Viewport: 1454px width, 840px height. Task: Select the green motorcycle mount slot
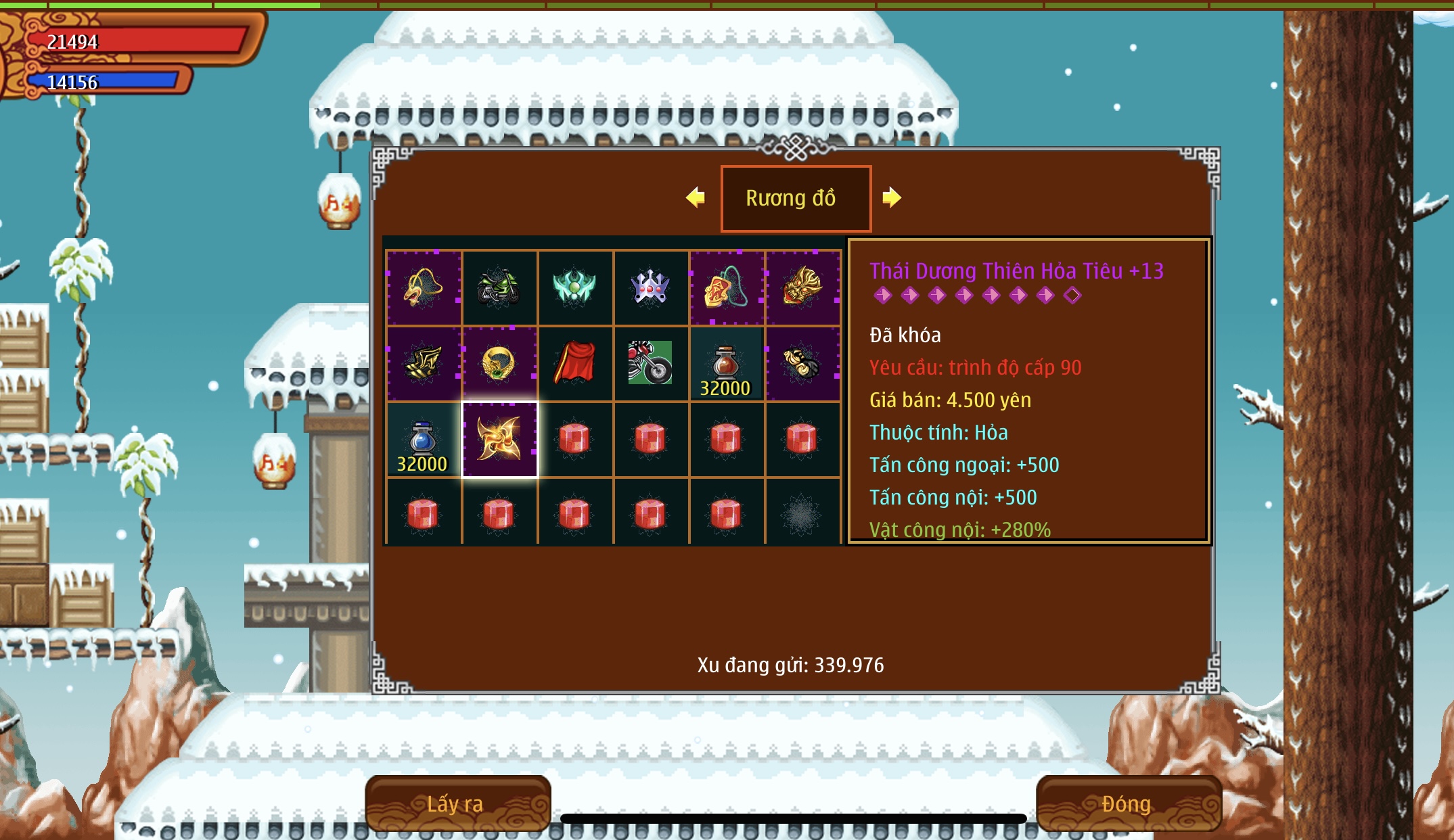pos(499,288)
